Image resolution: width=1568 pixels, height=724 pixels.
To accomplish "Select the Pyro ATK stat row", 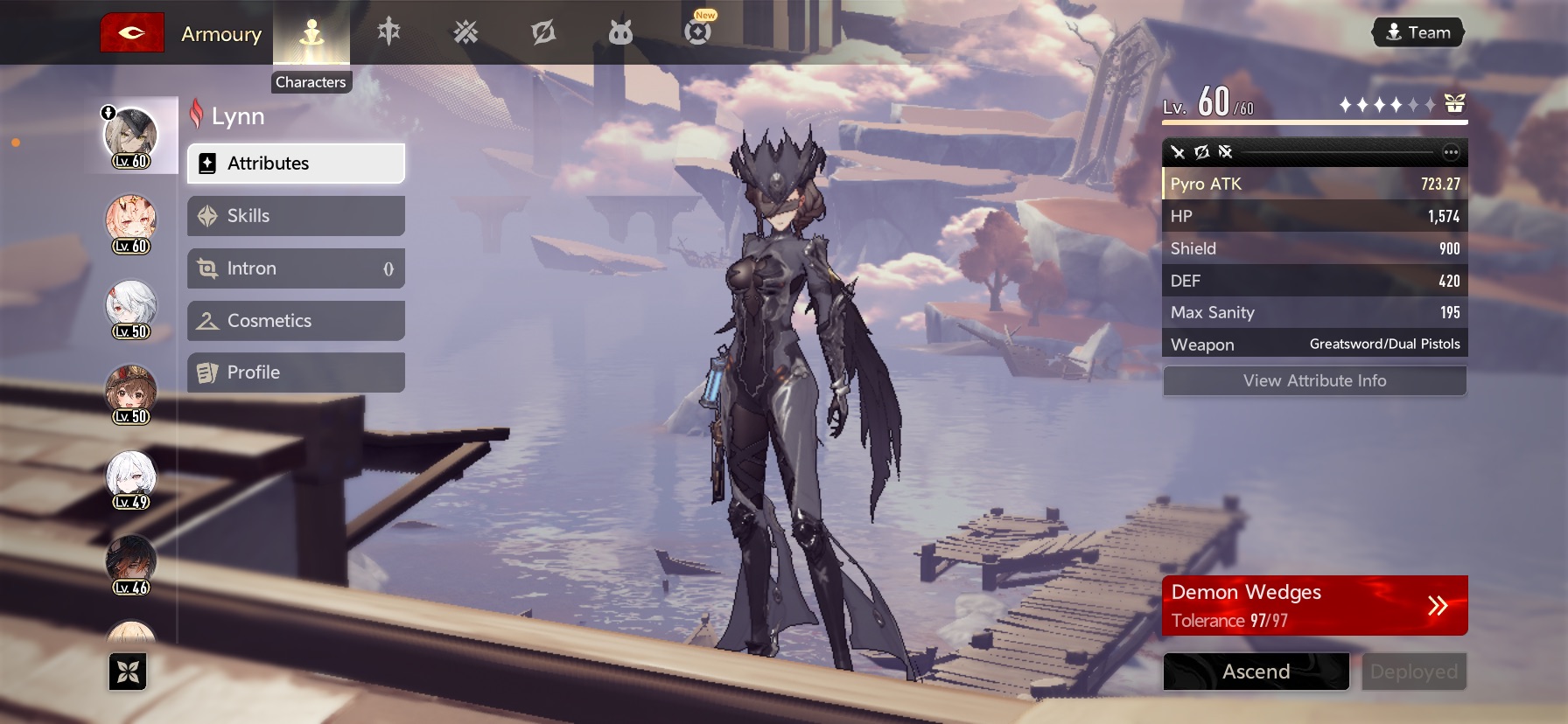I will (1314, 184).
